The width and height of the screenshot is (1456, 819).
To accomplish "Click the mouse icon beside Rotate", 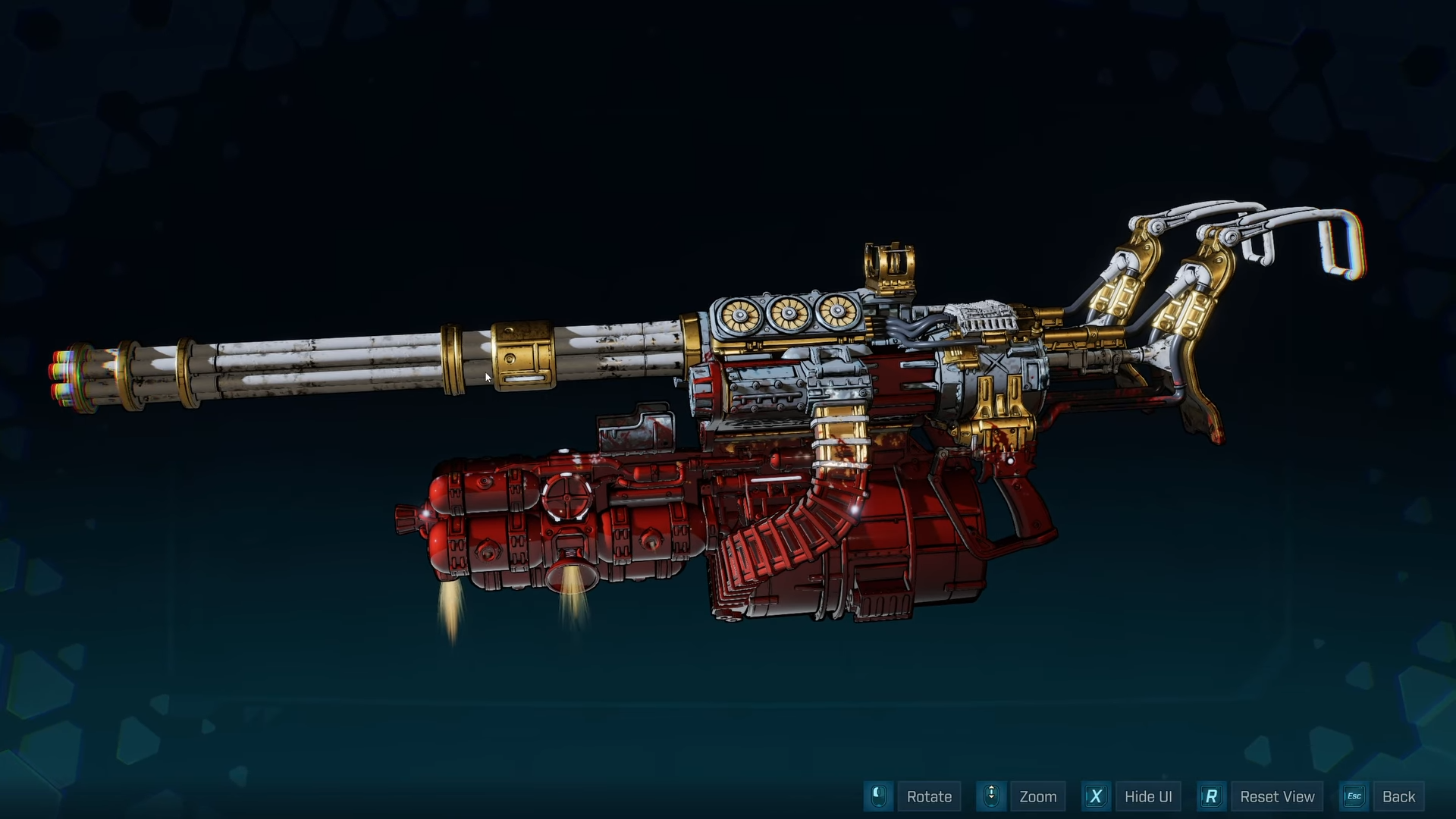I will [878, 796].
